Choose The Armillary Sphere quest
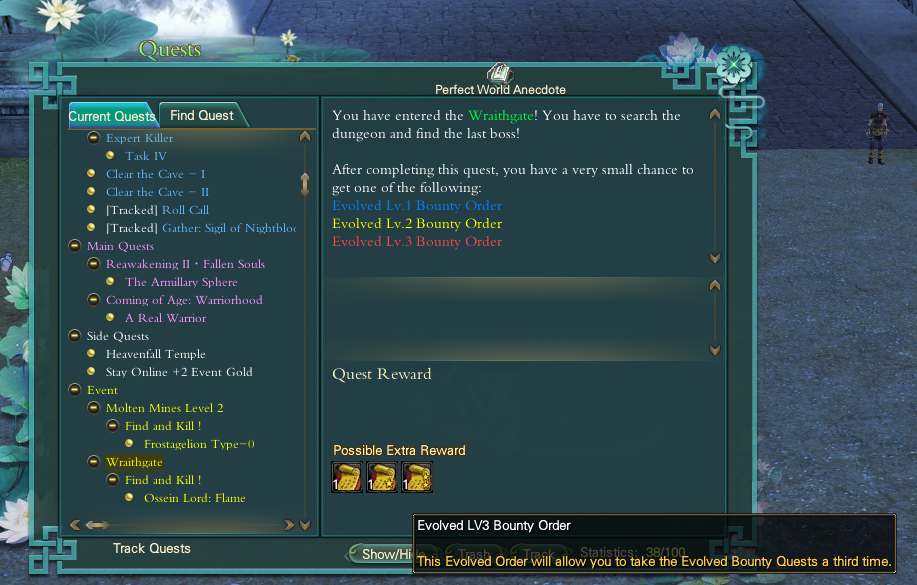Screen dimensions: 917x585 181,282
